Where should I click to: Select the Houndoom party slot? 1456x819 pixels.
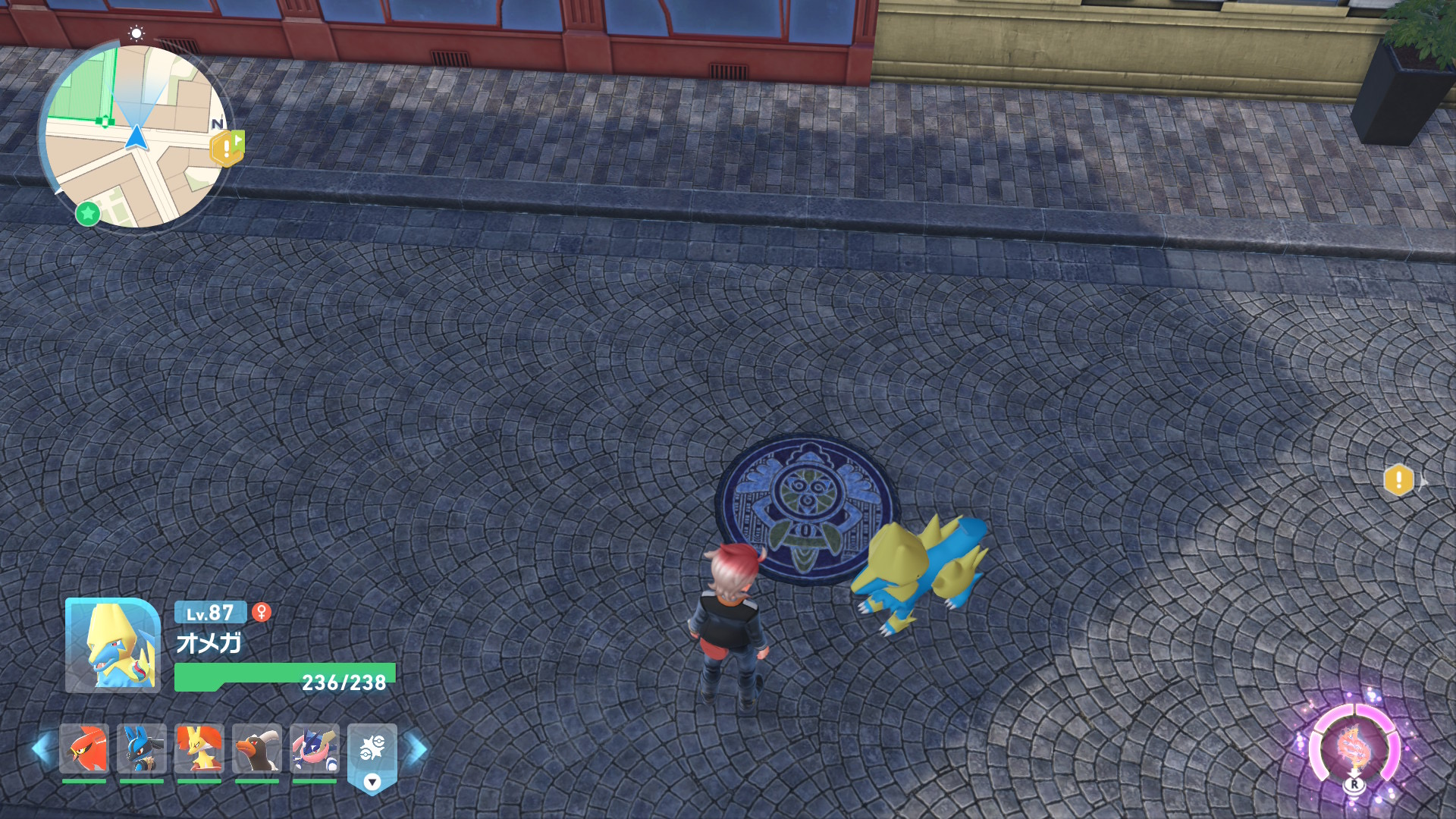[256, 748]
